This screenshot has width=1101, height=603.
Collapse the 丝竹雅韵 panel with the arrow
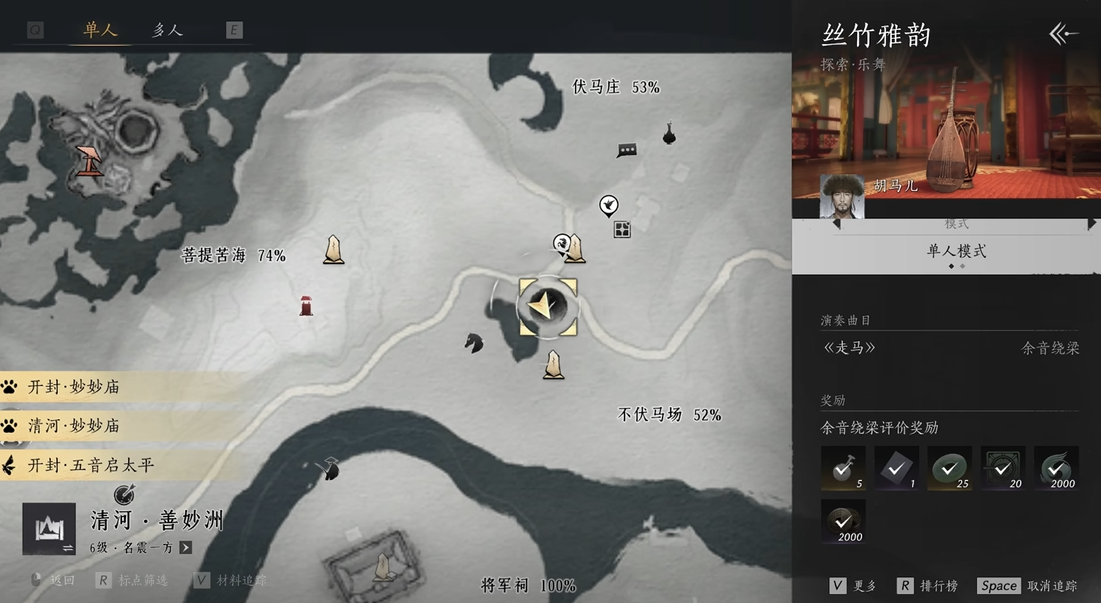pyautogui.click(x=1063, y=34)
